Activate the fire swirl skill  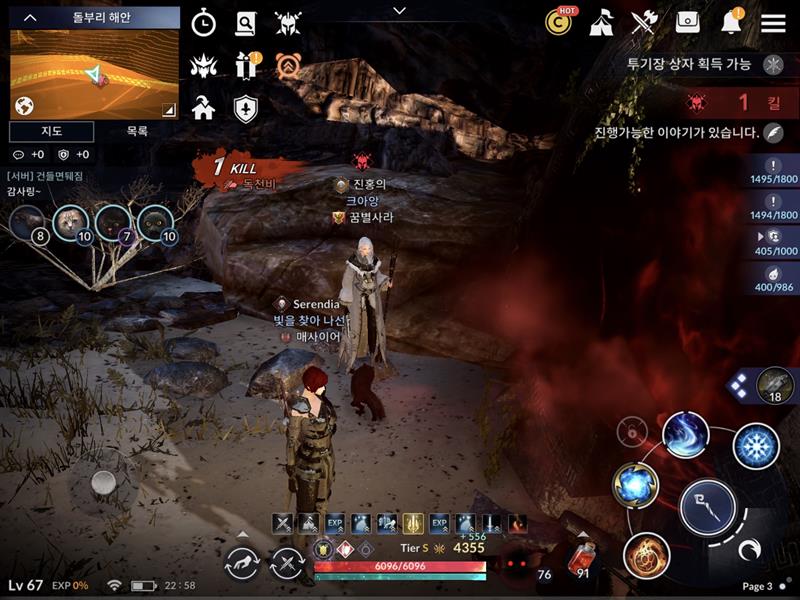646,556
